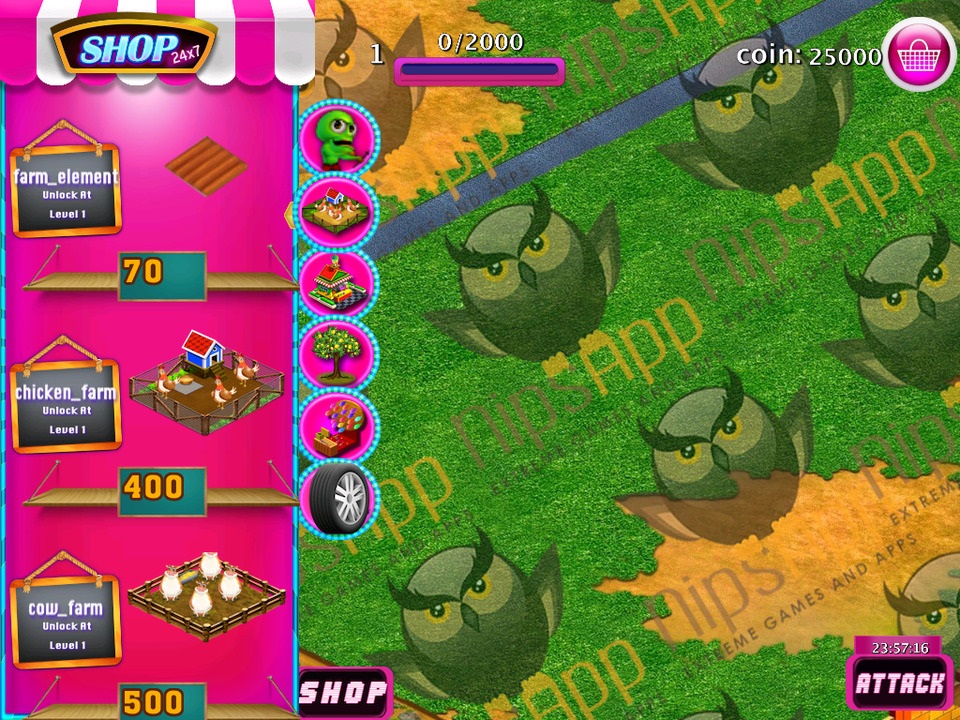Select the brown soil plot item
The image size is (960, 720).
coord(206,165)
